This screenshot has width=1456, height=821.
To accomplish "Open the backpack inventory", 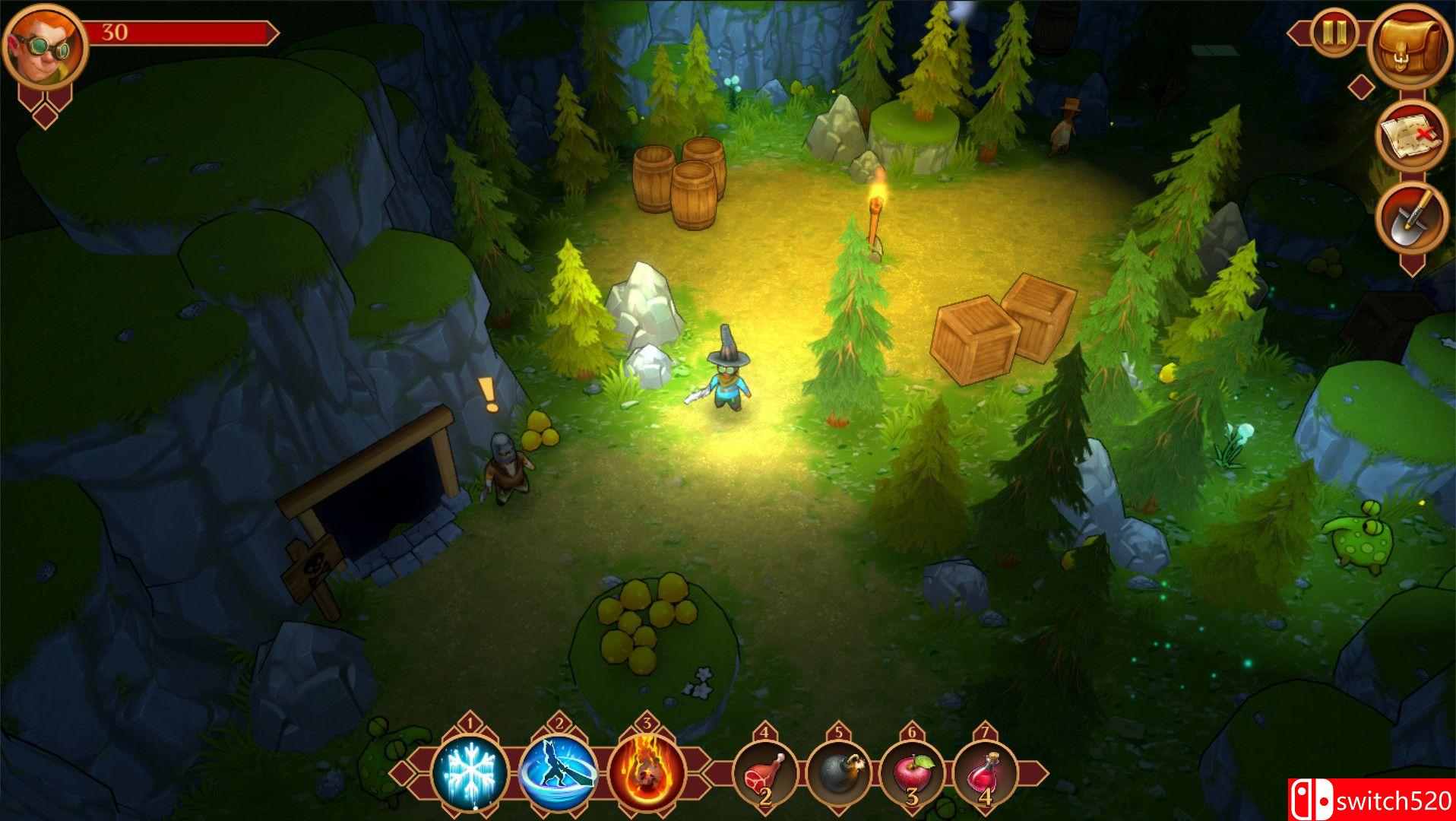I will tap(1412, 49).
